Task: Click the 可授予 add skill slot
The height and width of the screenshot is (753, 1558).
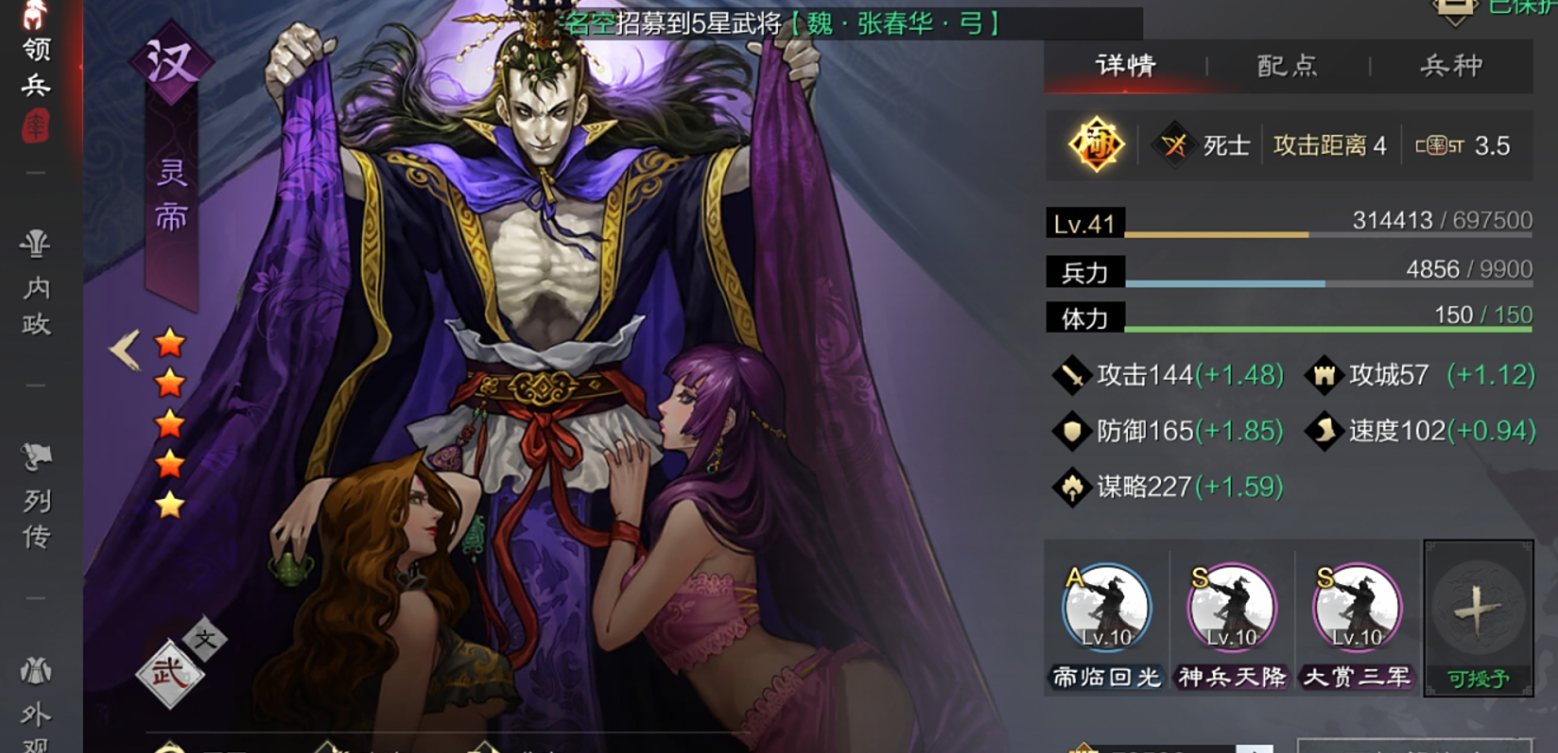Action: click(x=1479, y=618)
